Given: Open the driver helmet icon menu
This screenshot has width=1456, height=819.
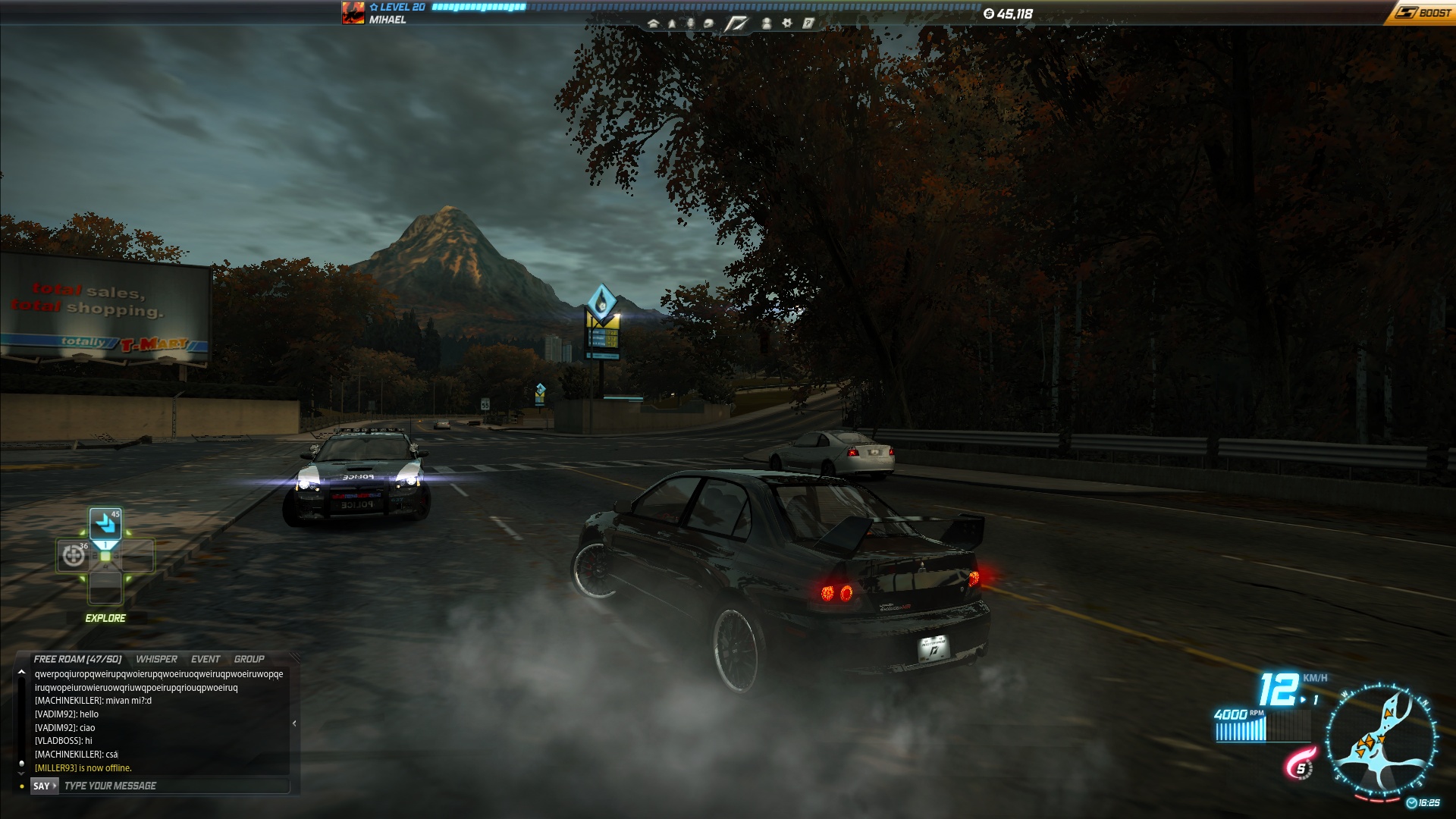Looking at the screenshot, I should coord(708,24).
